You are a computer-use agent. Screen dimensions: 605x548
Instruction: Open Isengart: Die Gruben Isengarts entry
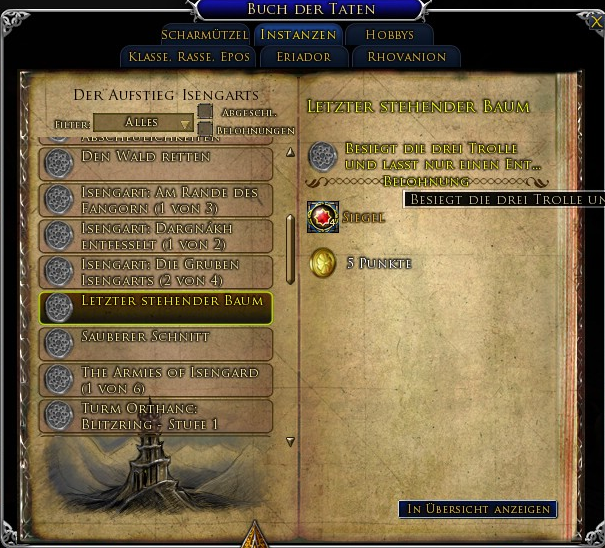click(155, 272)
